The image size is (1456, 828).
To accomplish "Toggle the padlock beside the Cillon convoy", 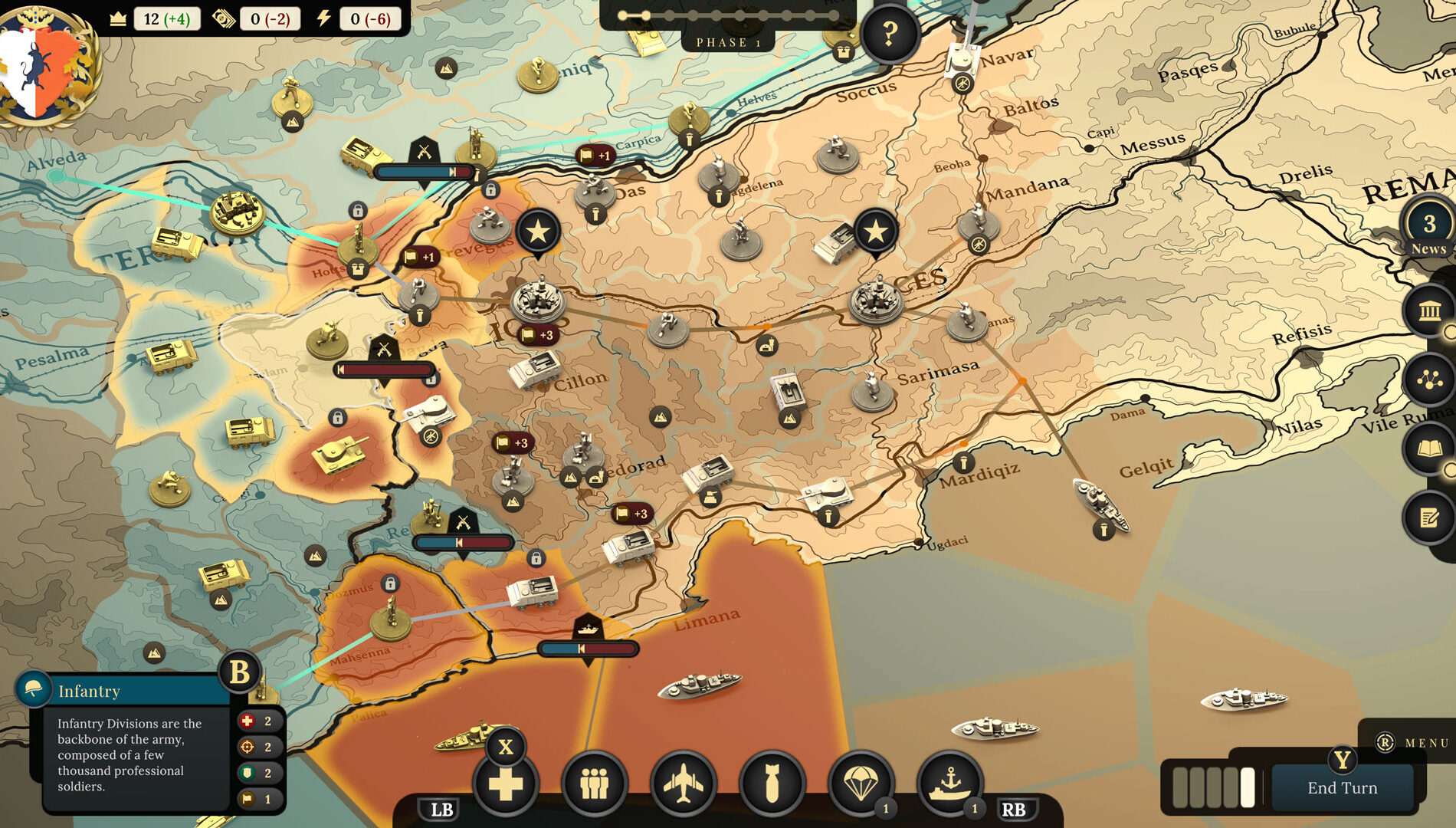I will [x=536, y=557].
